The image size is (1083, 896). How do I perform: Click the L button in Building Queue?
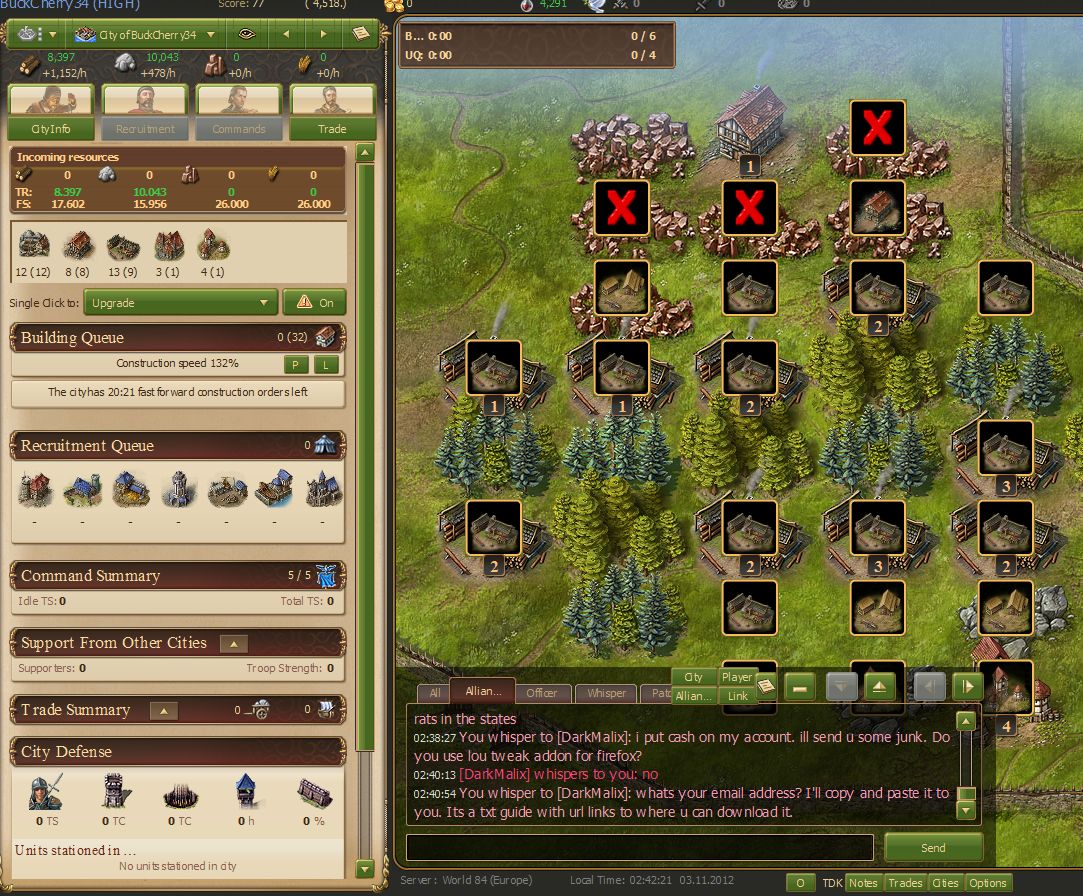click(326, 364)
